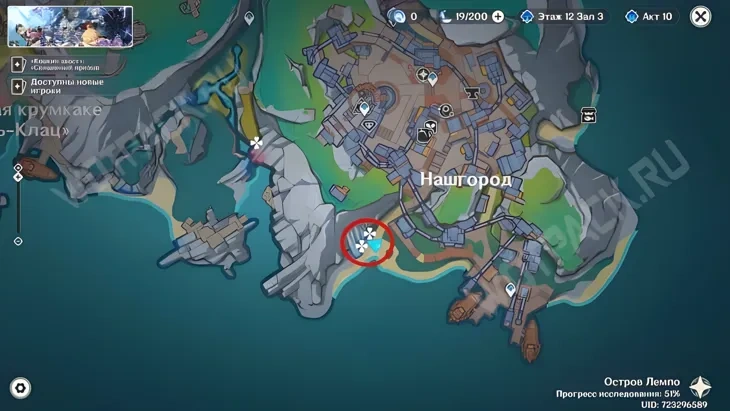Open the Spiral Abyss «Этаж 12 Зал 3» indicator

click(x=562, y=17)
